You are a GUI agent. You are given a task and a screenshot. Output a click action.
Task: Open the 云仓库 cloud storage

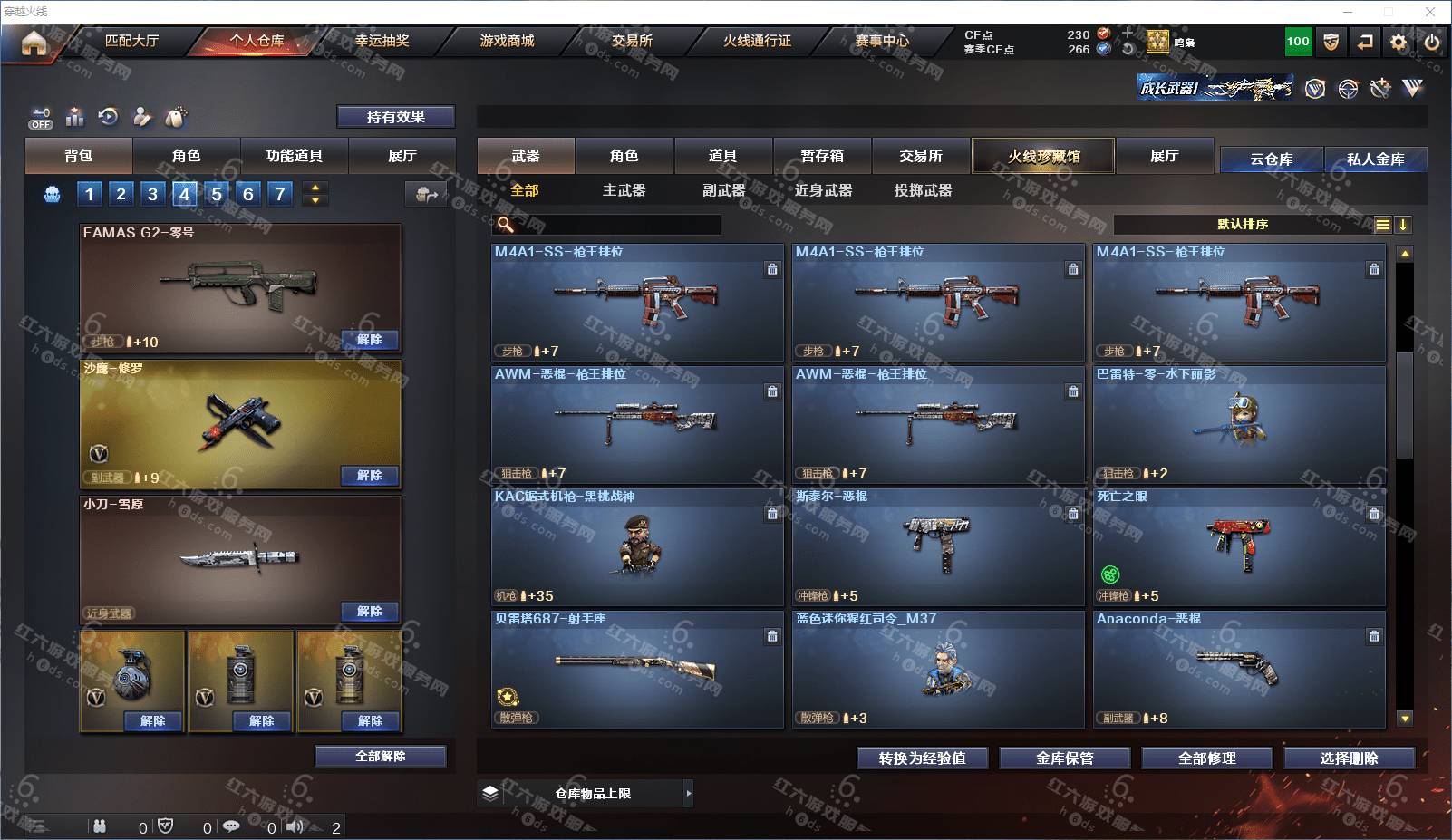click(1271, 159)
